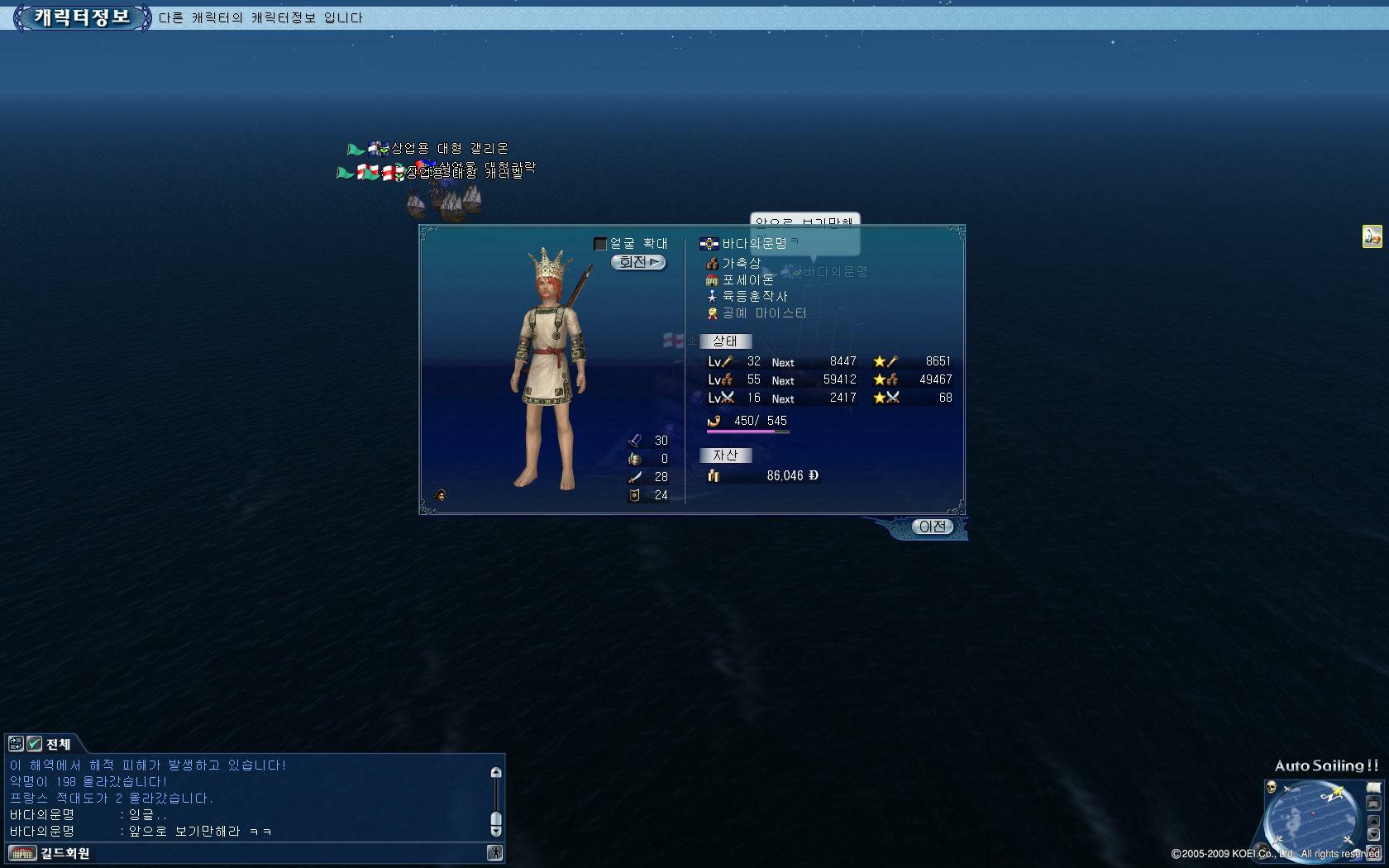The height and width of the screenshot is (868, 1389).
Task: Toggle the 얼굴 확대 face zoom checkbox
Action: pyautogui.click(x=600, y=244)
